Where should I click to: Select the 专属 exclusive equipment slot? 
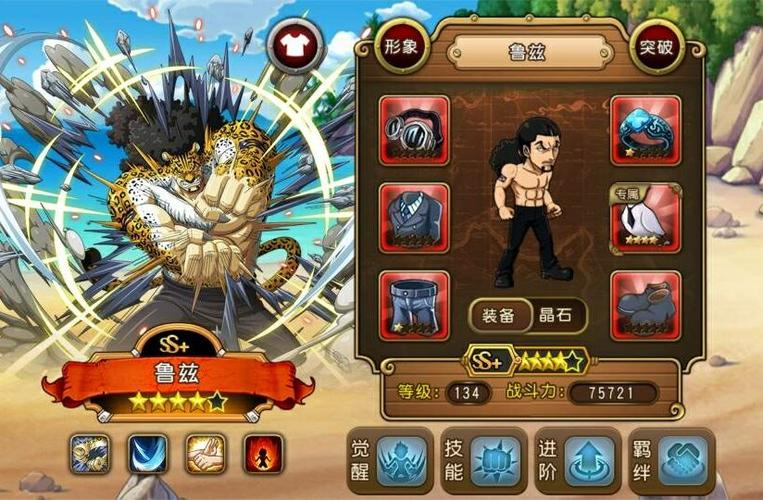645,217
